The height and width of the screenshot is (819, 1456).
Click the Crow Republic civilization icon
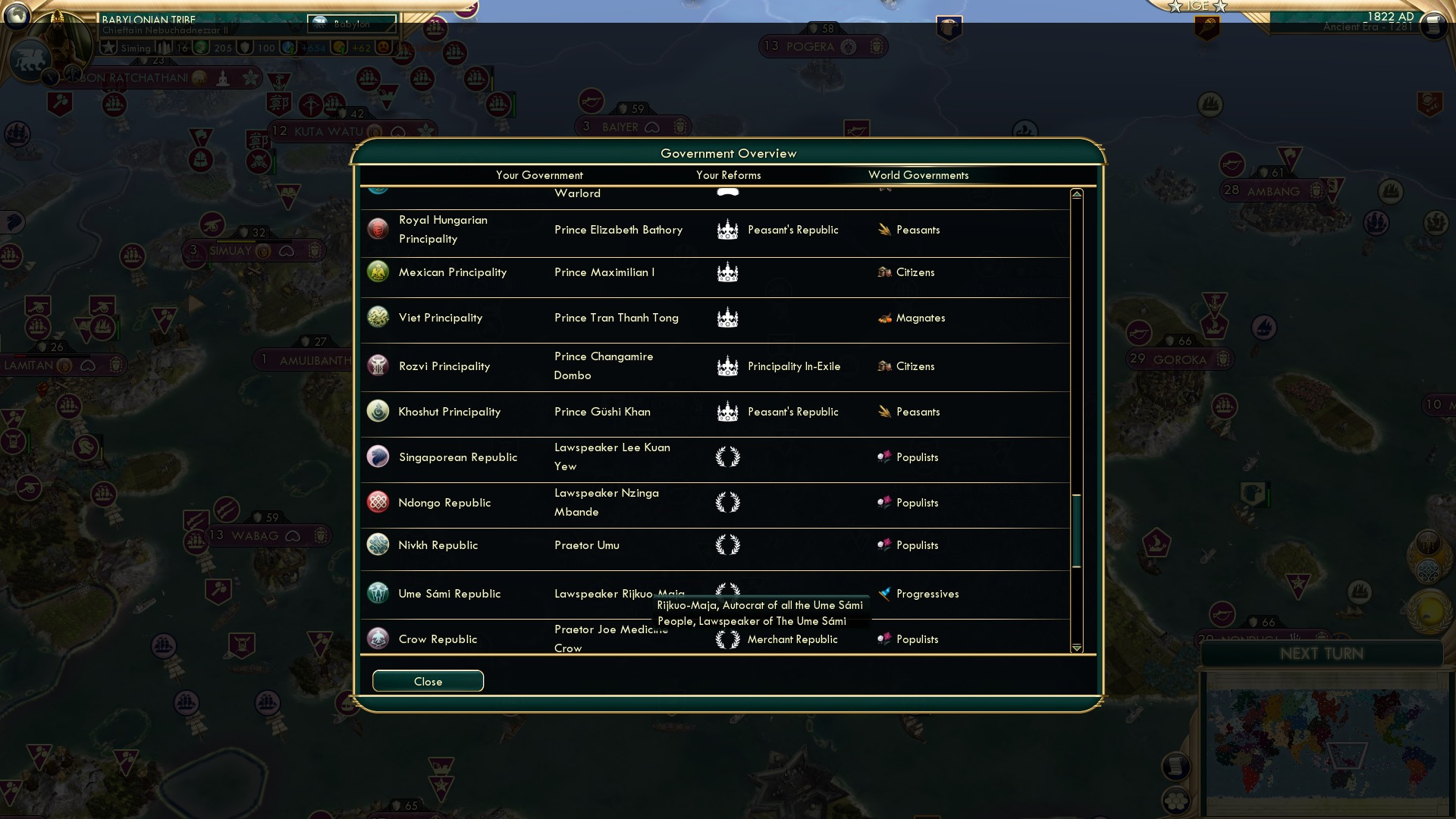coord(378,639)
